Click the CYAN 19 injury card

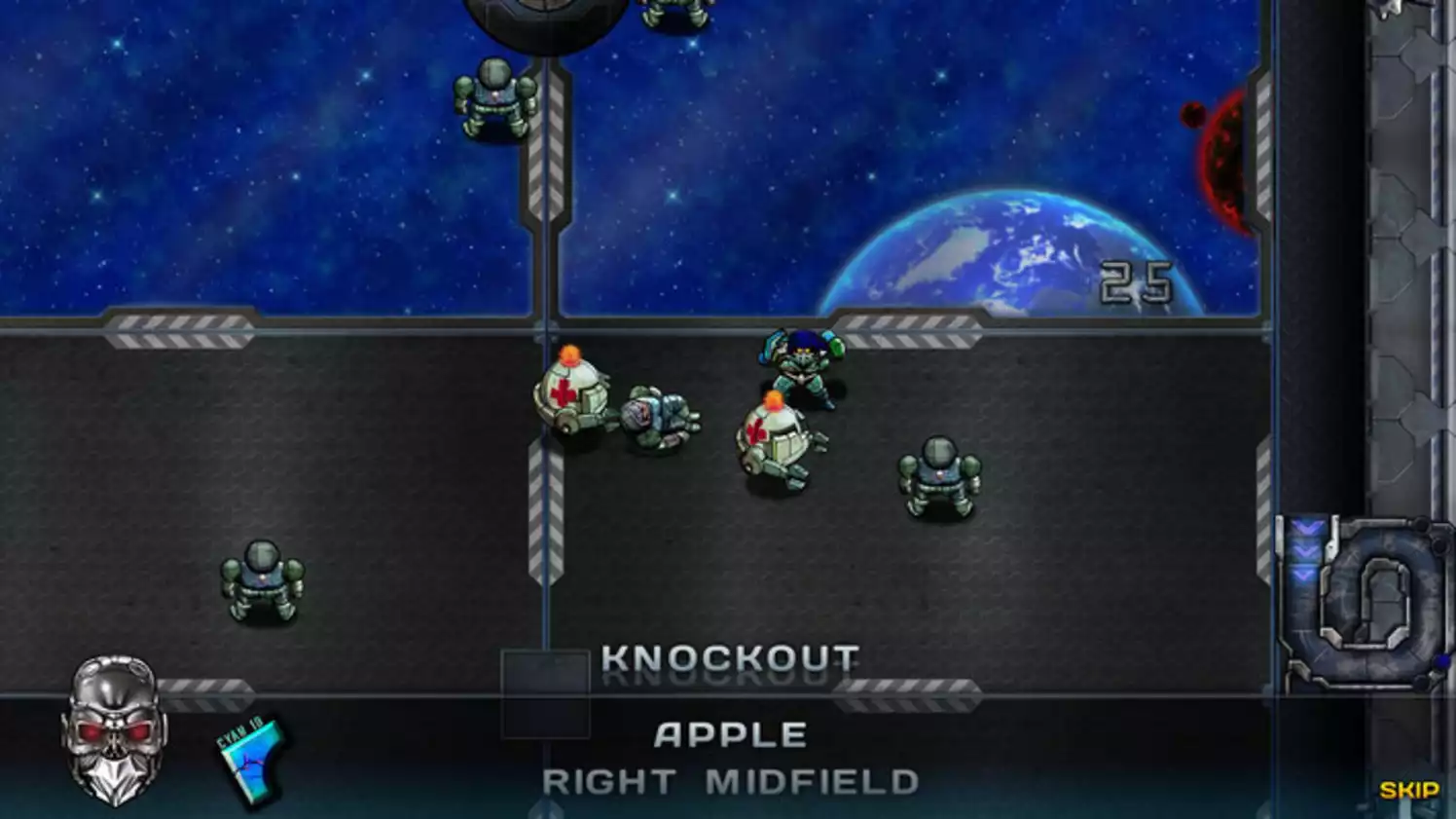(251, 760)
